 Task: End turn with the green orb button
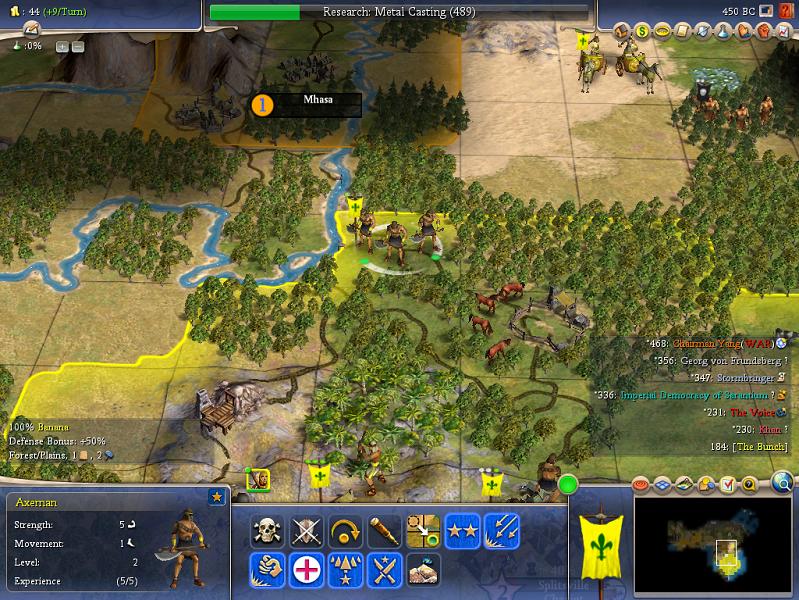569,487
